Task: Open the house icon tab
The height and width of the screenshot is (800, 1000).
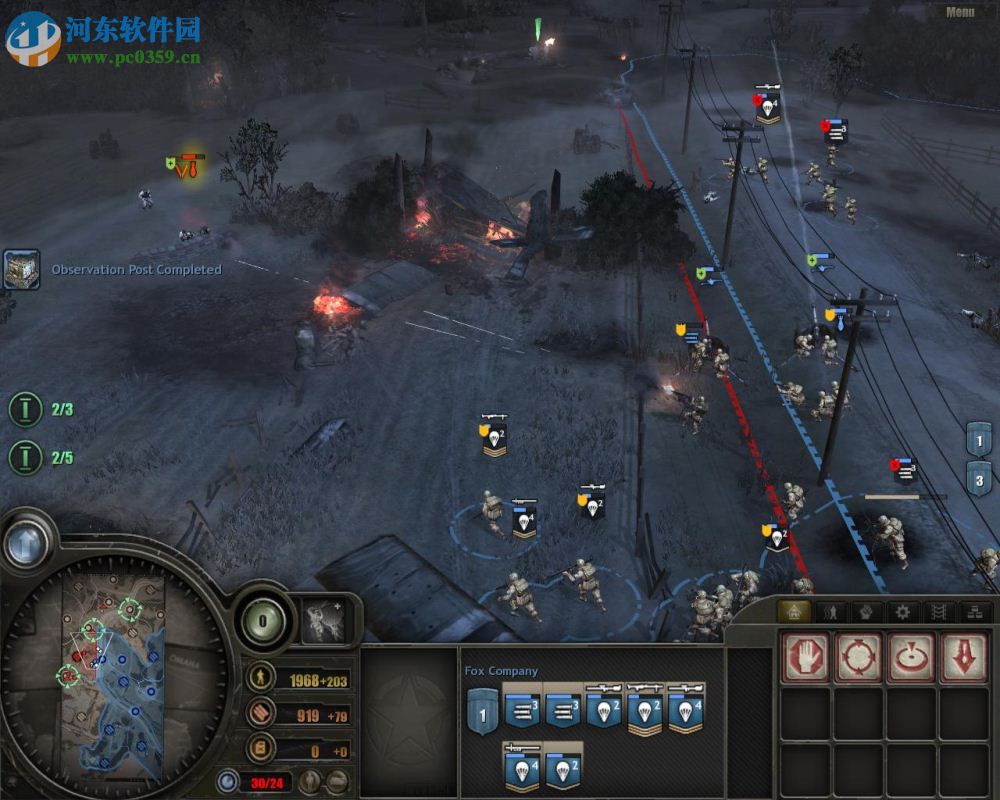Action: pyautogui.click(x=794, y=612)
